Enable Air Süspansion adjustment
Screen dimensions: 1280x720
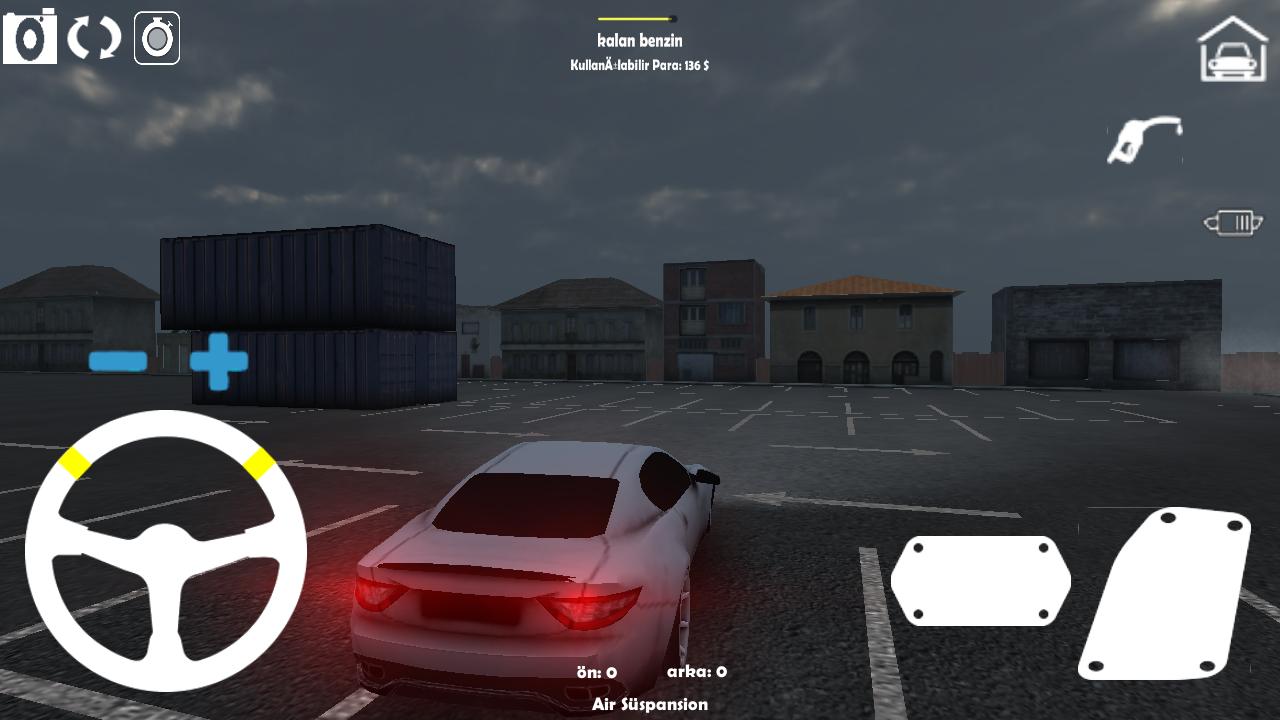pyautogui.click(x=650, y=704)
